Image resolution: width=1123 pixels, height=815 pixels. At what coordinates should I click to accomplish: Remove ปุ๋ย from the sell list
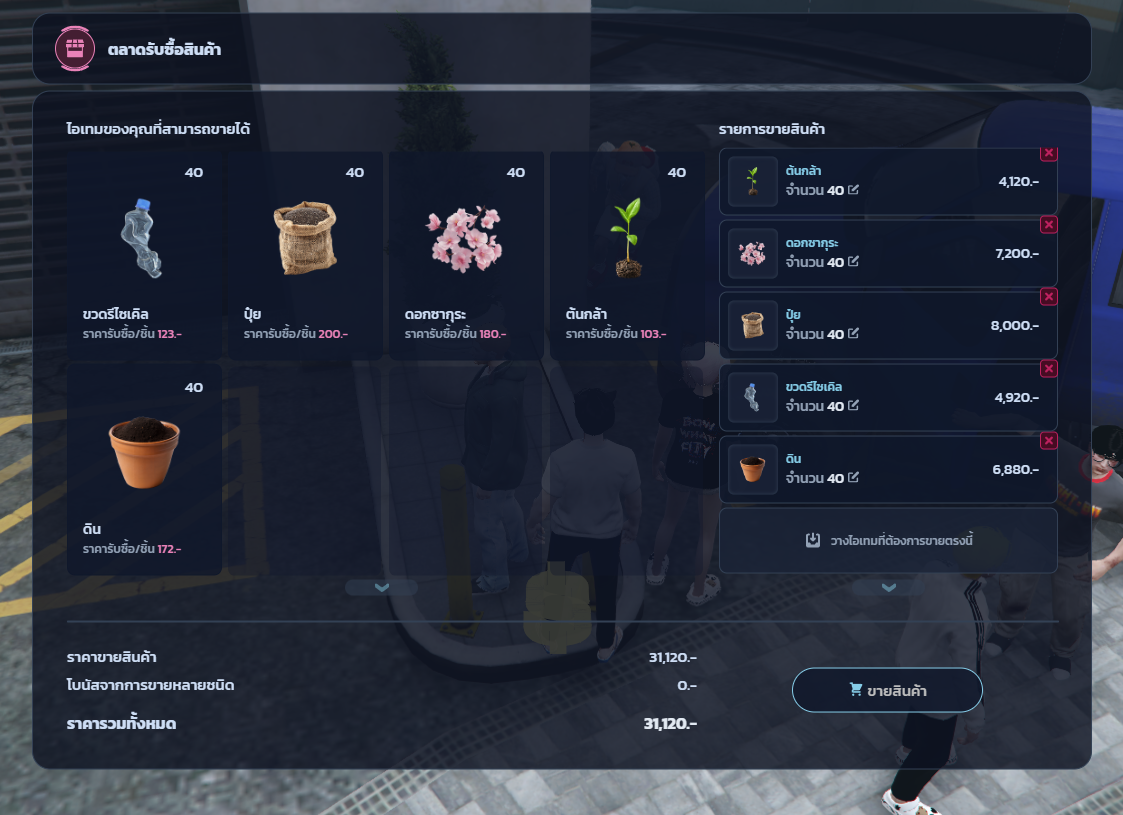[x=1048, y=297]
